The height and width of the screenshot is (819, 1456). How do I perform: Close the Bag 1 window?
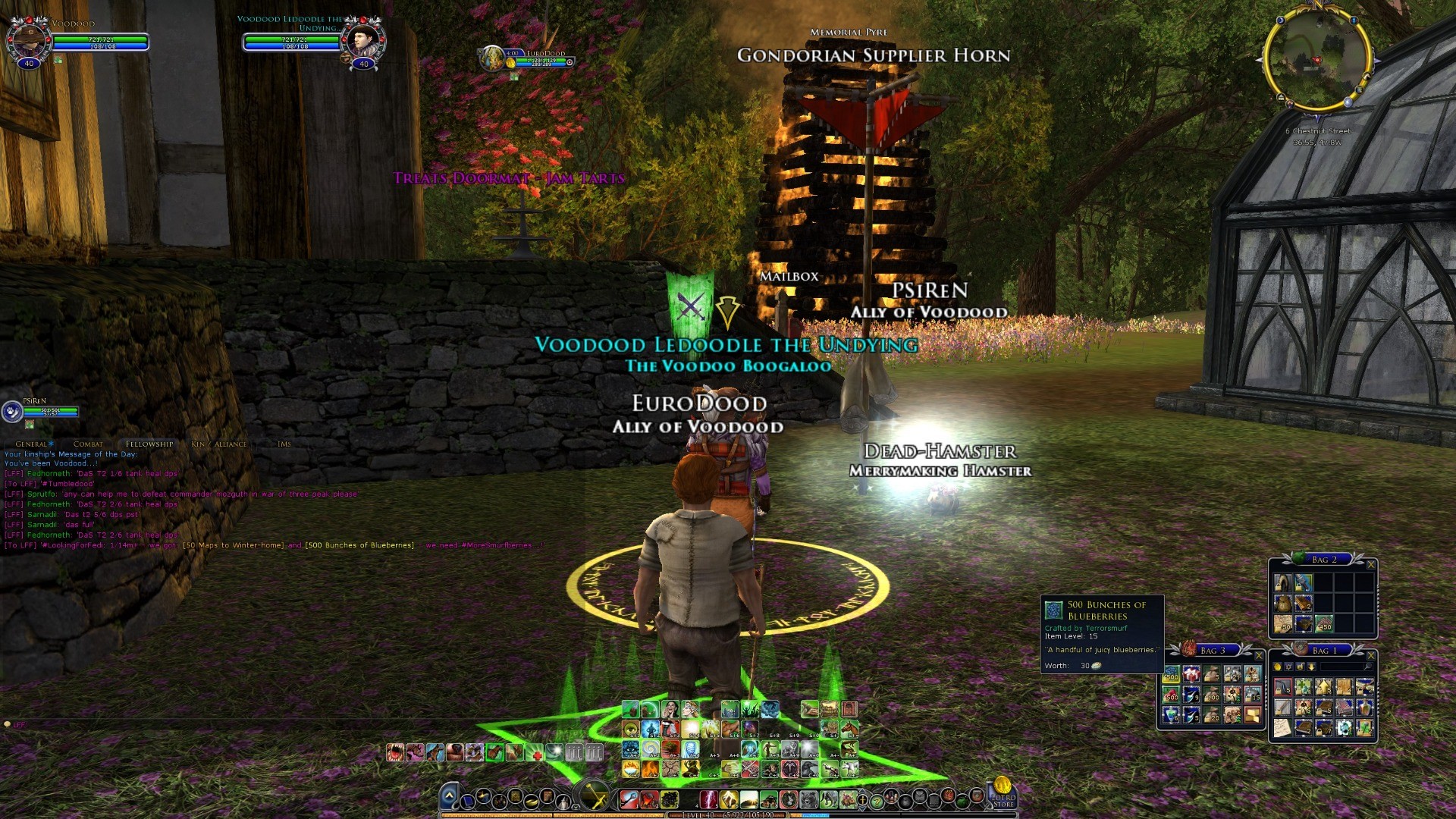(1370, 655)
